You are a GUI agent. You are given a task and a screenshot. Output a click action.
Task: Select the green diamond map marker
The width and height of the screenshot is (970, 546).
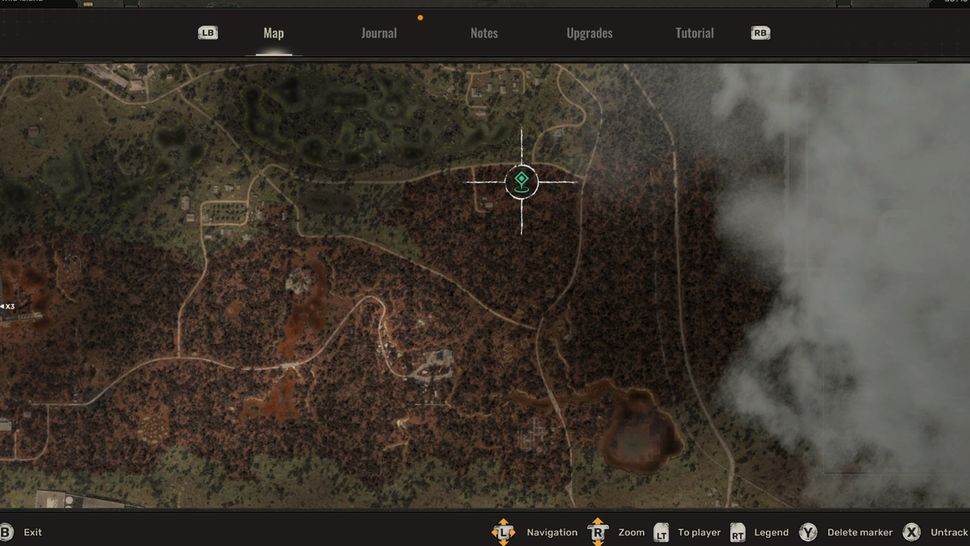coord(521,182)
